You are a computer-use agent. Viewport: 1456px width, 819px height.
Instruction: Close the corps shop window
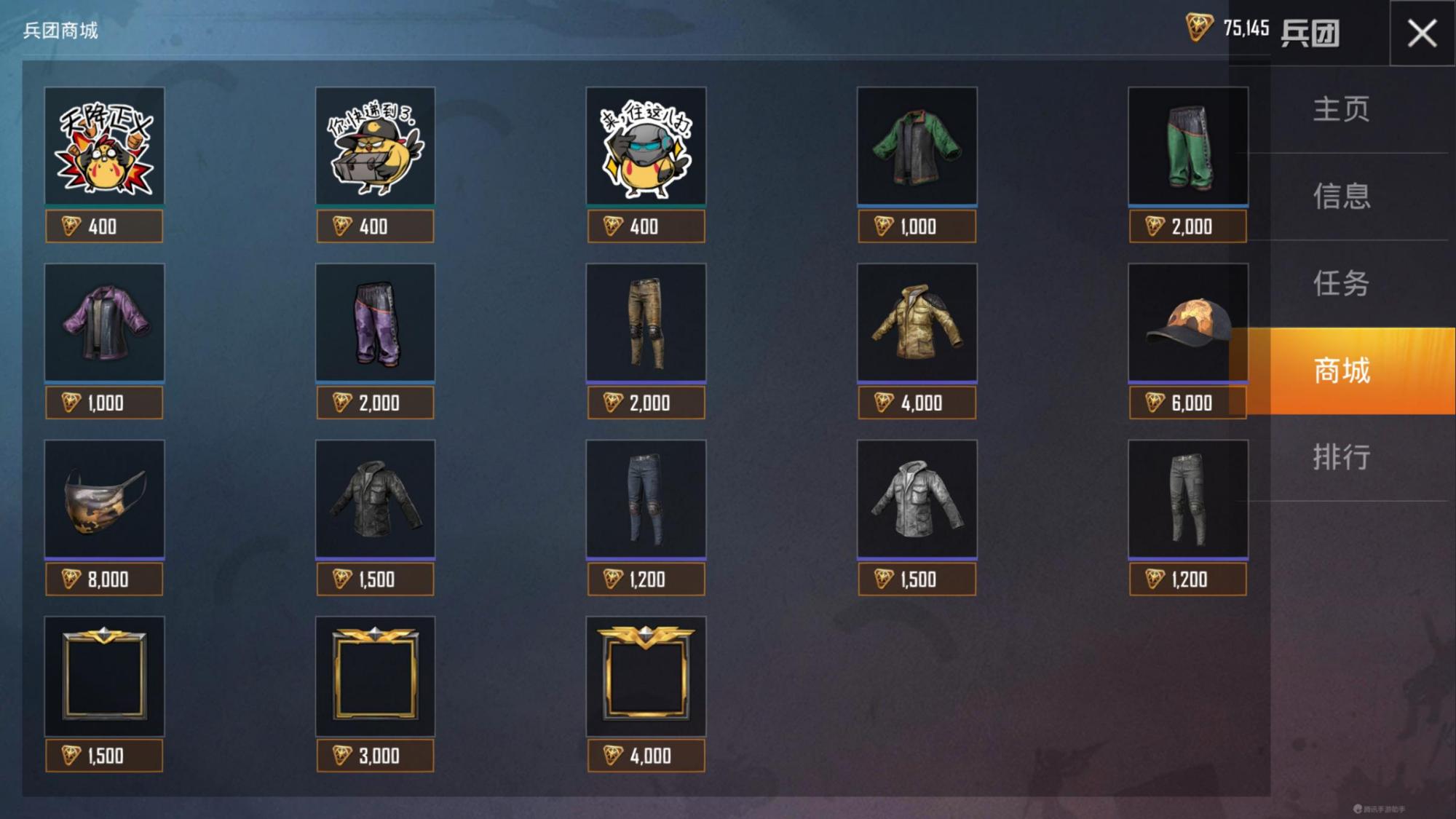coord(1422,33)
